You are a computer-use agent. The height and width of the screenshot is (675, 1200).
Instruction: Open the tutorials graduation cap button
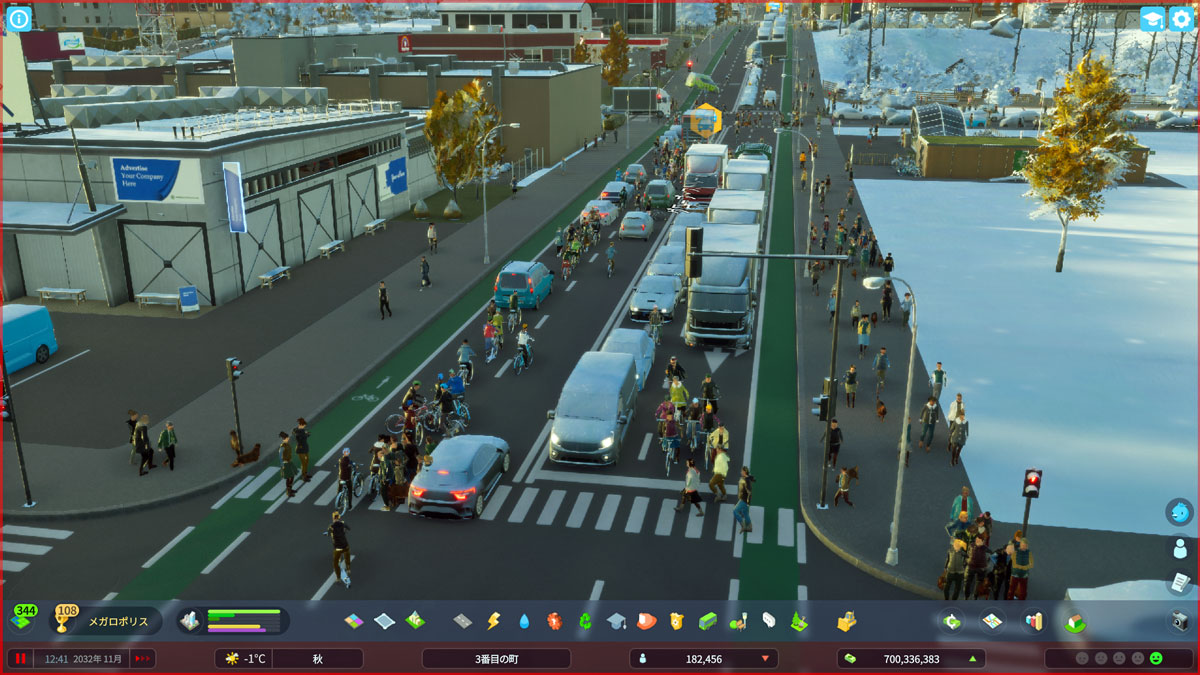tap(1152, 19)
